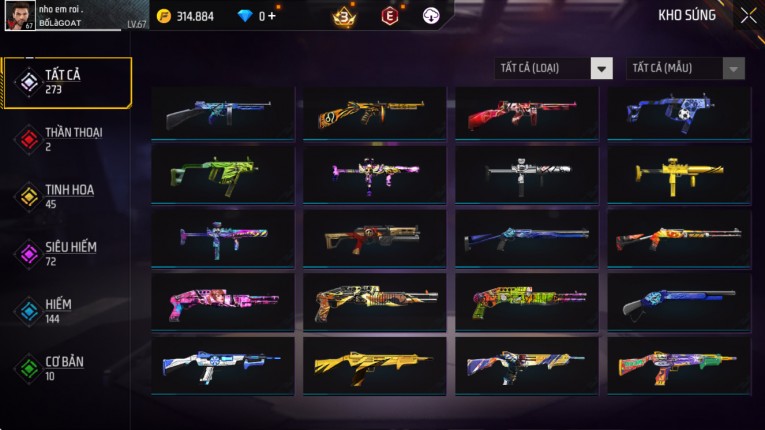This screenshot has width=765, height=430.
Task: Add diamonds with the plus button
Action: pos(271,16)
